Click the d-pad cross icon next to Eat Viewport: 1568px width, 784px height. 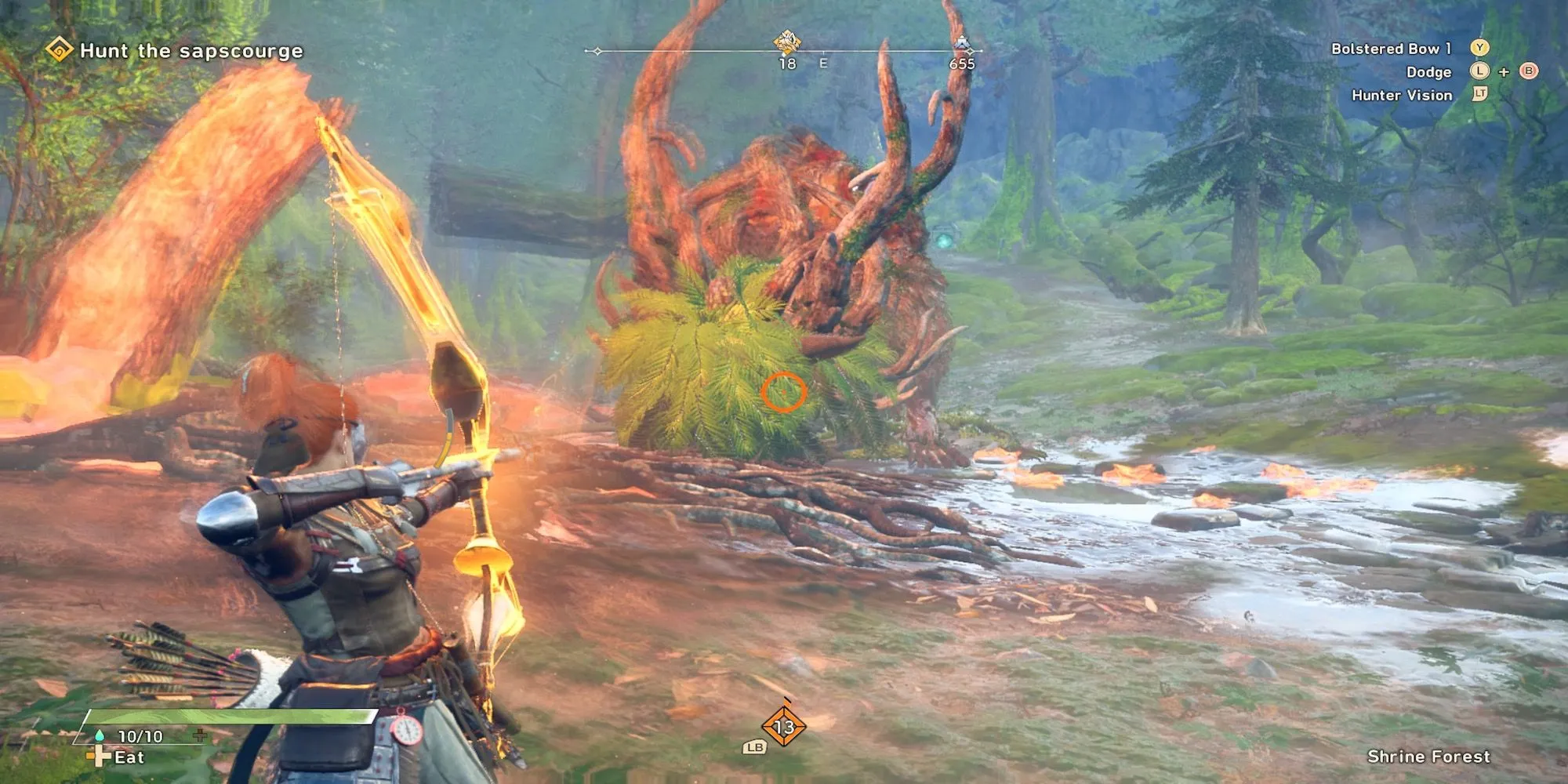pos(99,757)
